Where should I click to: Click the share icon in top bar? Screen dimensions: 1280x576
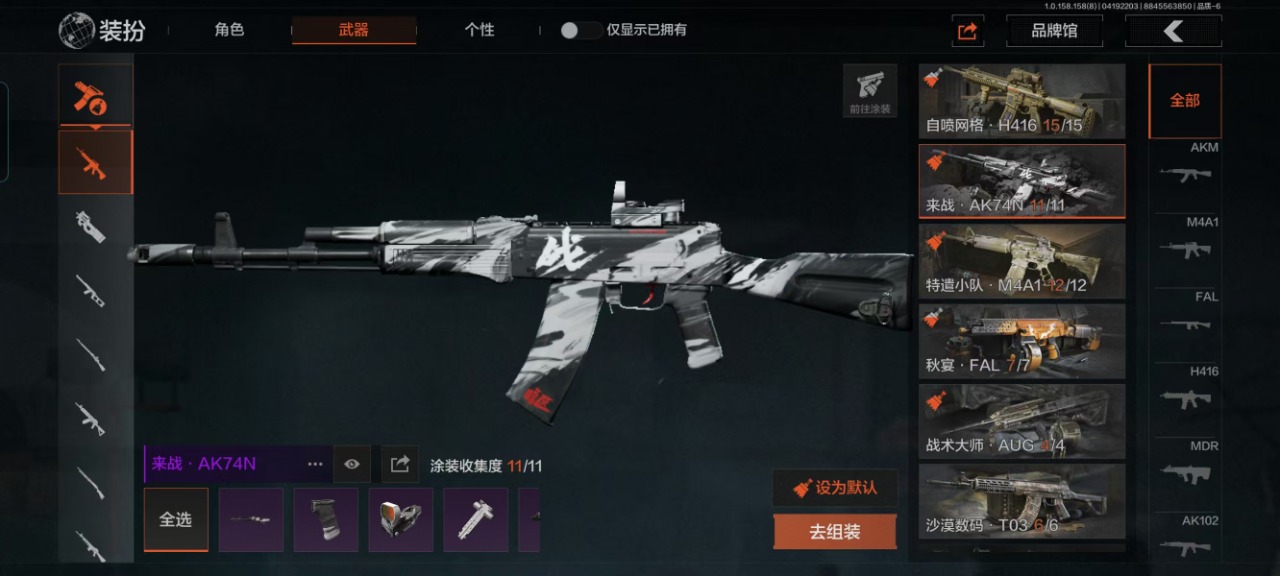[x=967, y=31]
